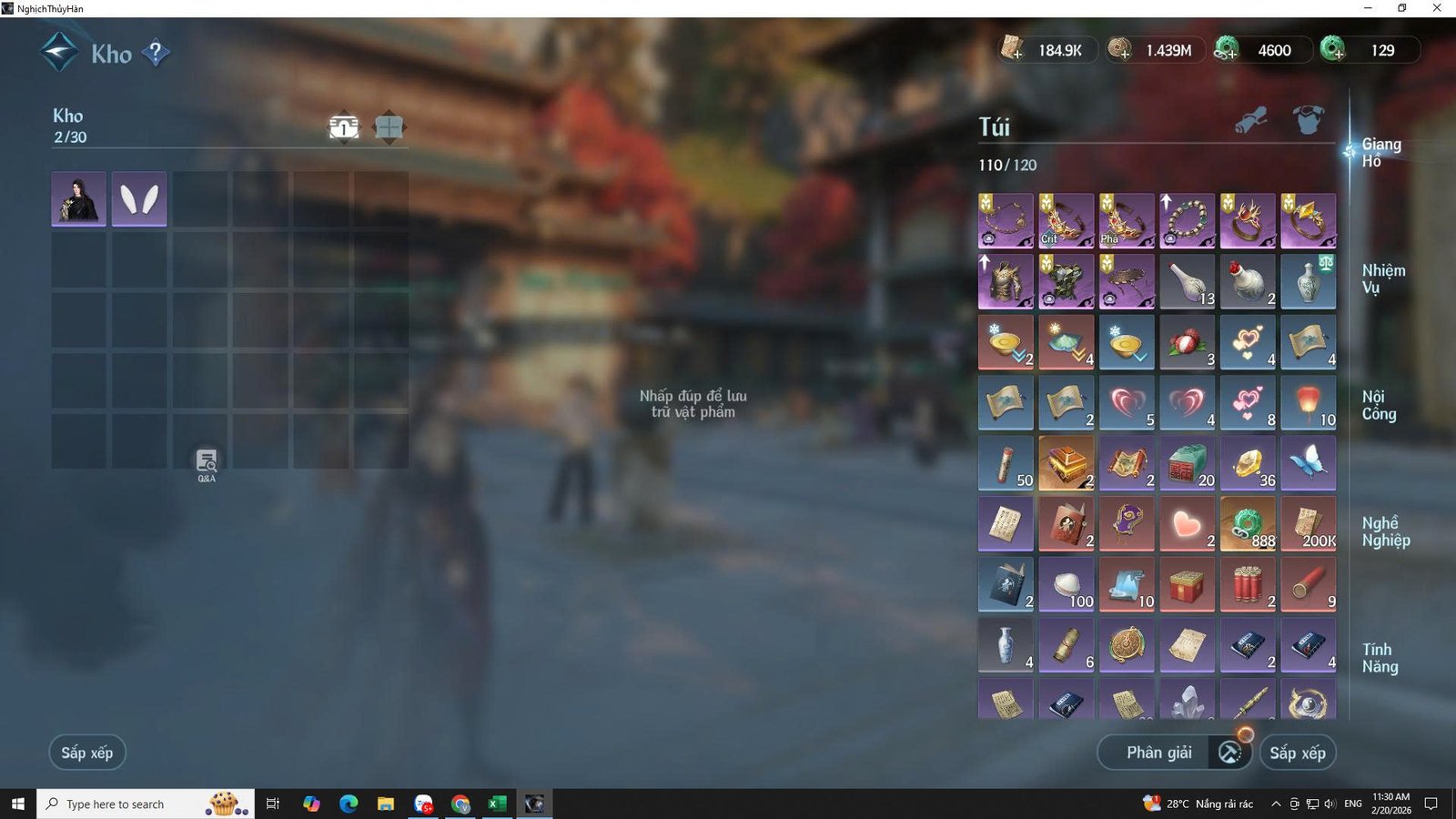
Task: Toggle the tool icon beside Phân giải
Action: pos(1228,753)
